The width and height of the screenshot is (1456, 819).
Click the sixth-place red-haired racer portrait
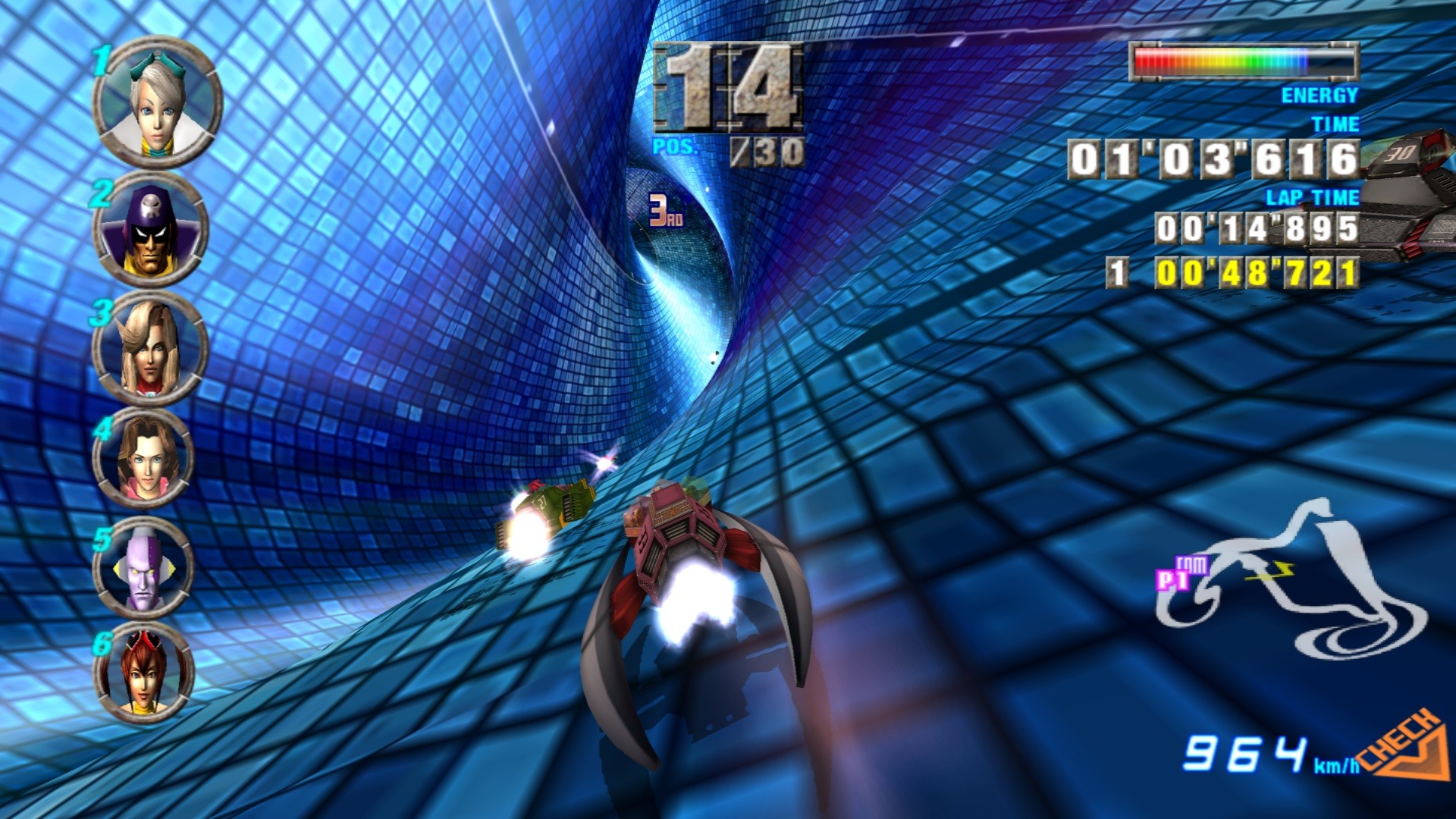[144, 672]
